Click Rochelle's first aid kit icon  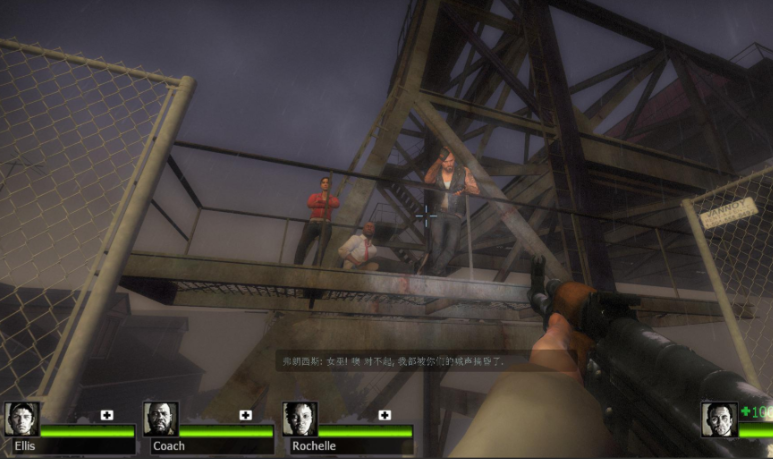point(384,415)
